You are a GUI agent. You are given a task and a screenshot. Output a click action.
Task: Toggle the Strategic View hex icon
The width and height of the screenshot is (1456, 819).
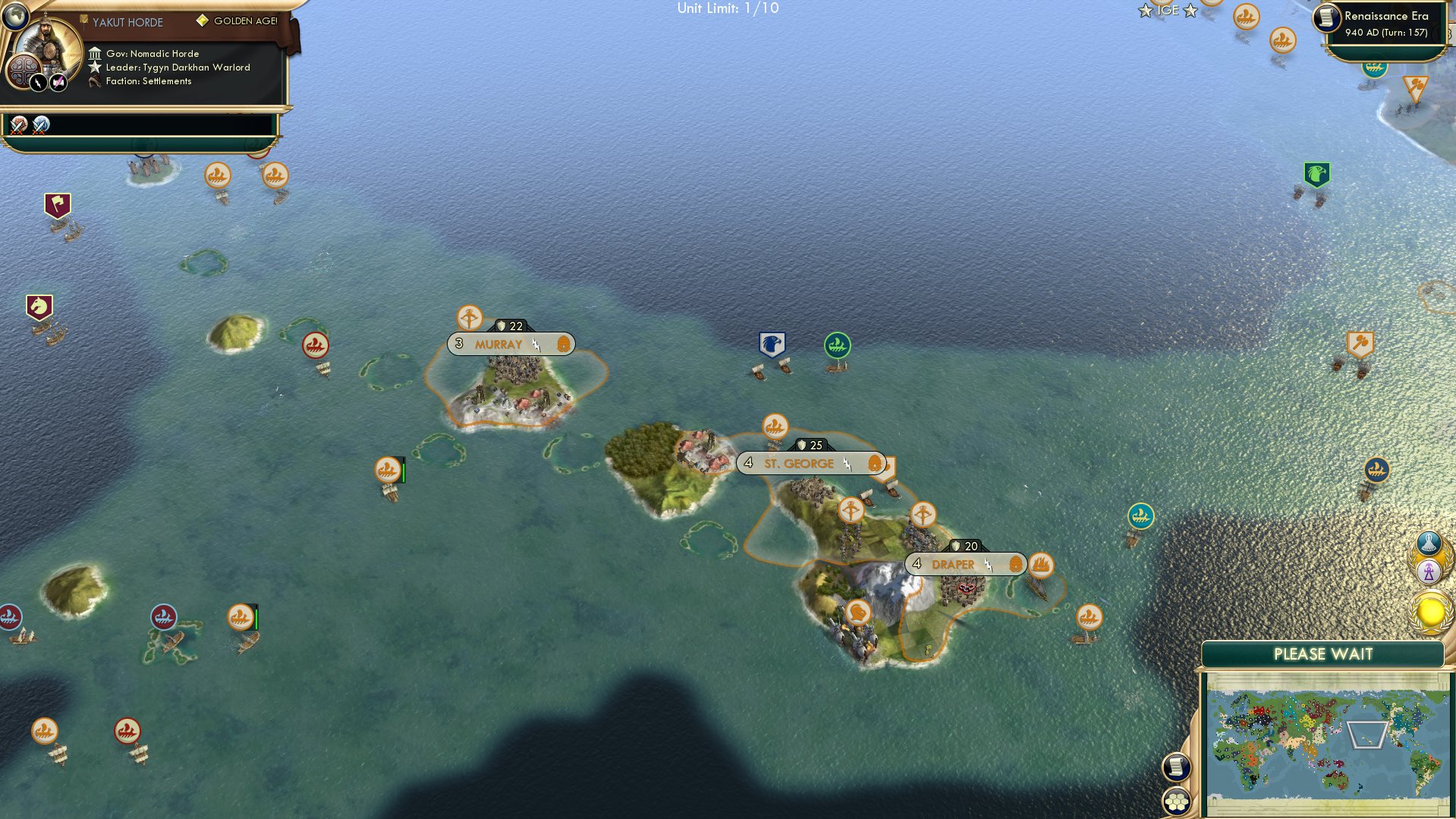click(1176, 802)
